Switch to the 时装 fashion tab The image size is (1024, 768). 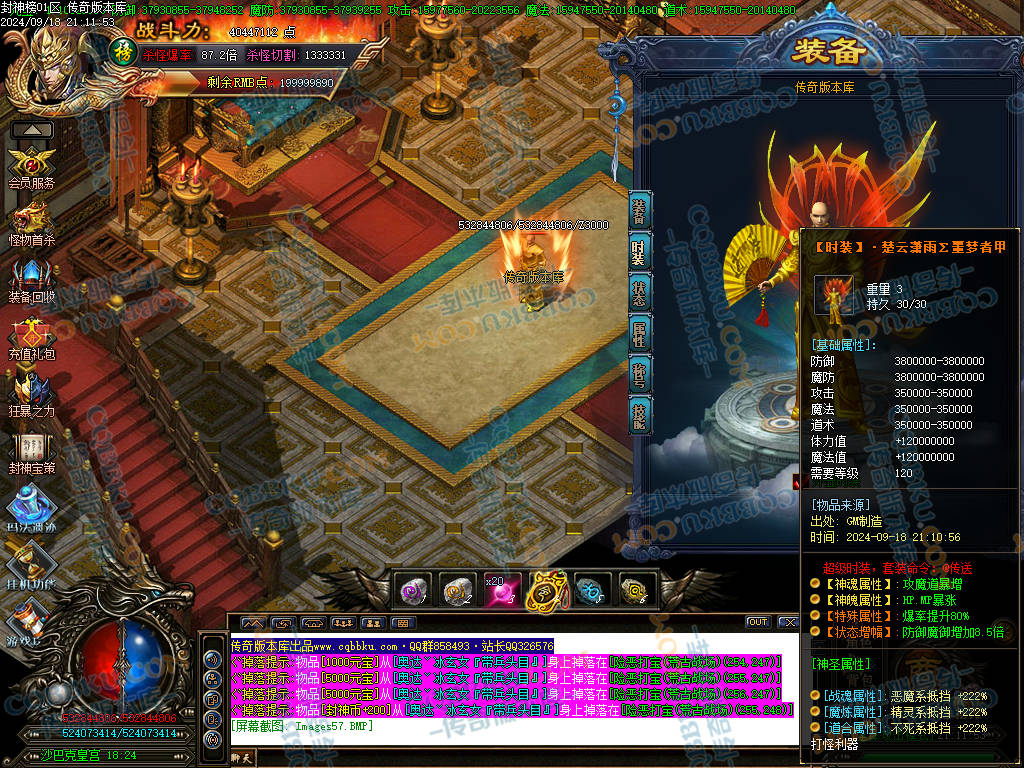(x=640, y=252)
